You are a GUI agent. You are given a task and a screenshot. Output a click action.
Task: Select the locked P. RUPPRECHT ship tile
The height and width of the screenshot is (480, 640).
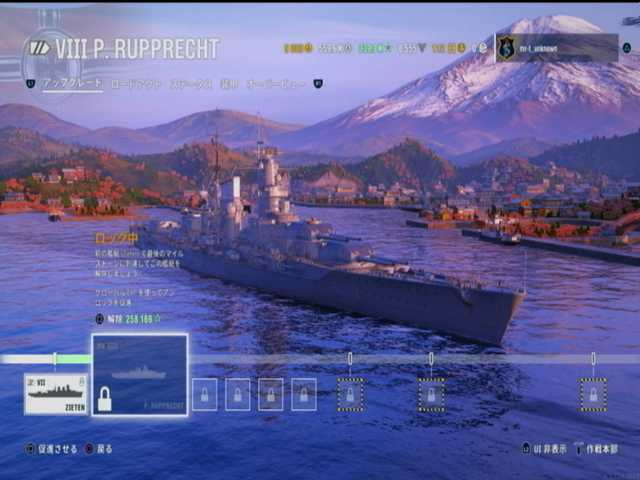pos(140,375)
